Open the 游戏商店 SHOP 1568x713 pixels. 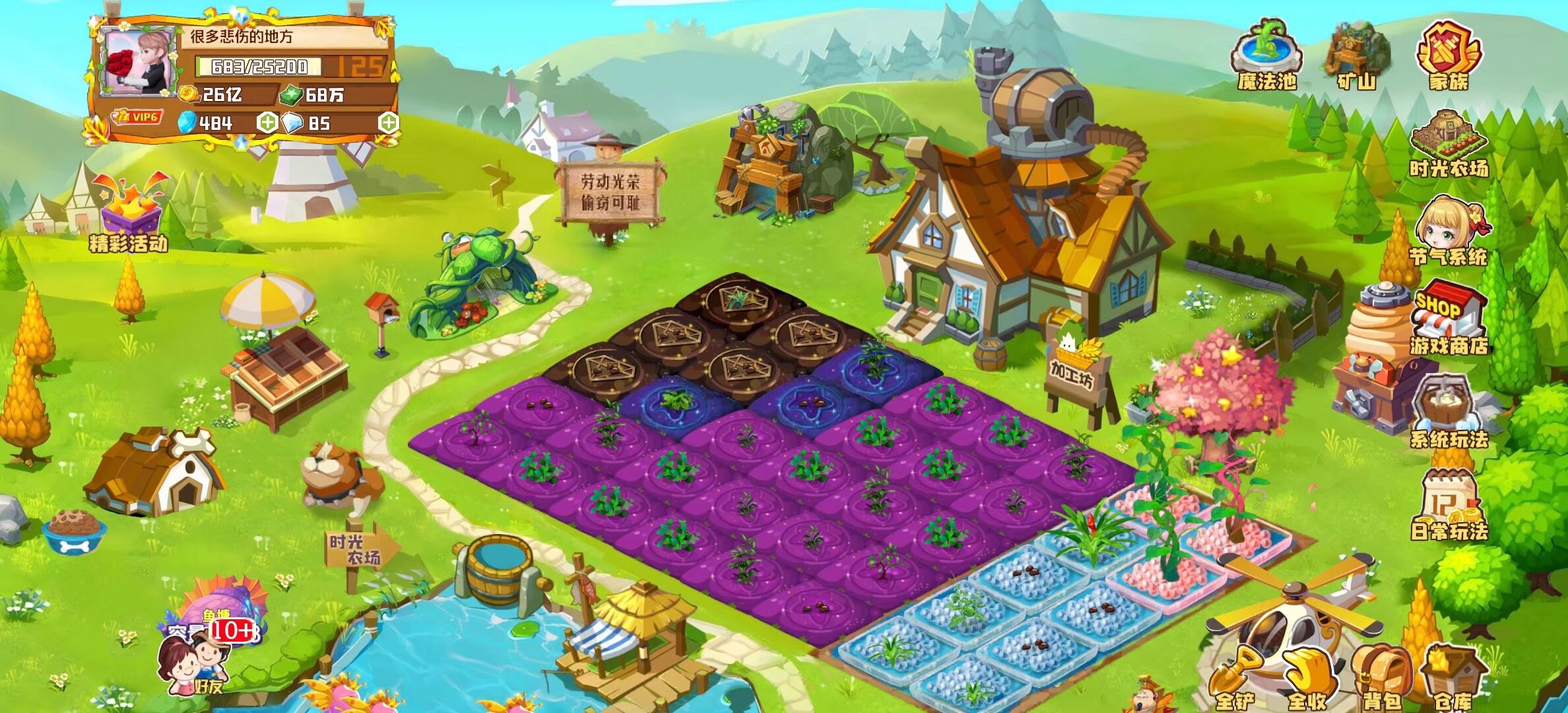[x=1448, y=317]
